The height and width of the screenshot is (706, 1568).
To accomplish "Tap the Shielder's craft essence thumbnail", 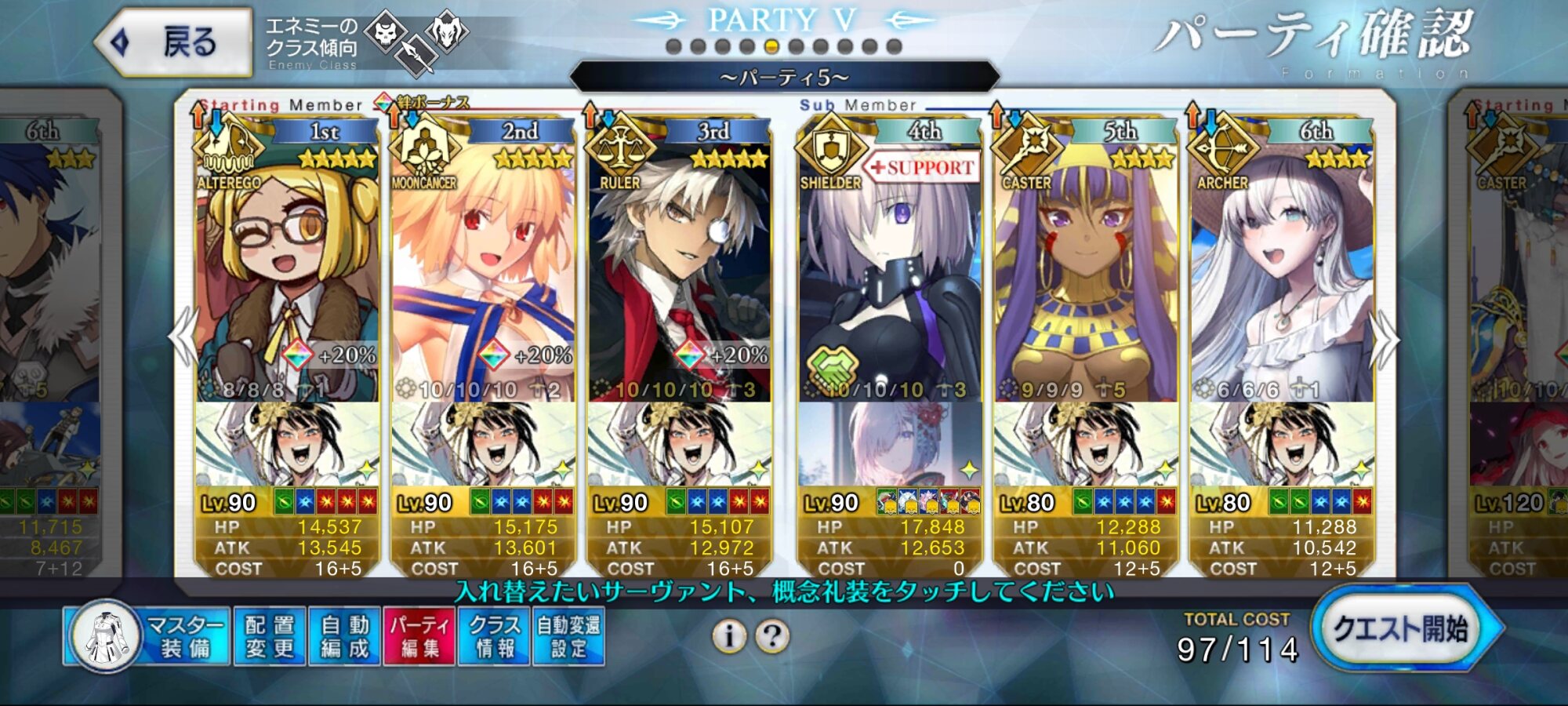I will tap(889, 444).
